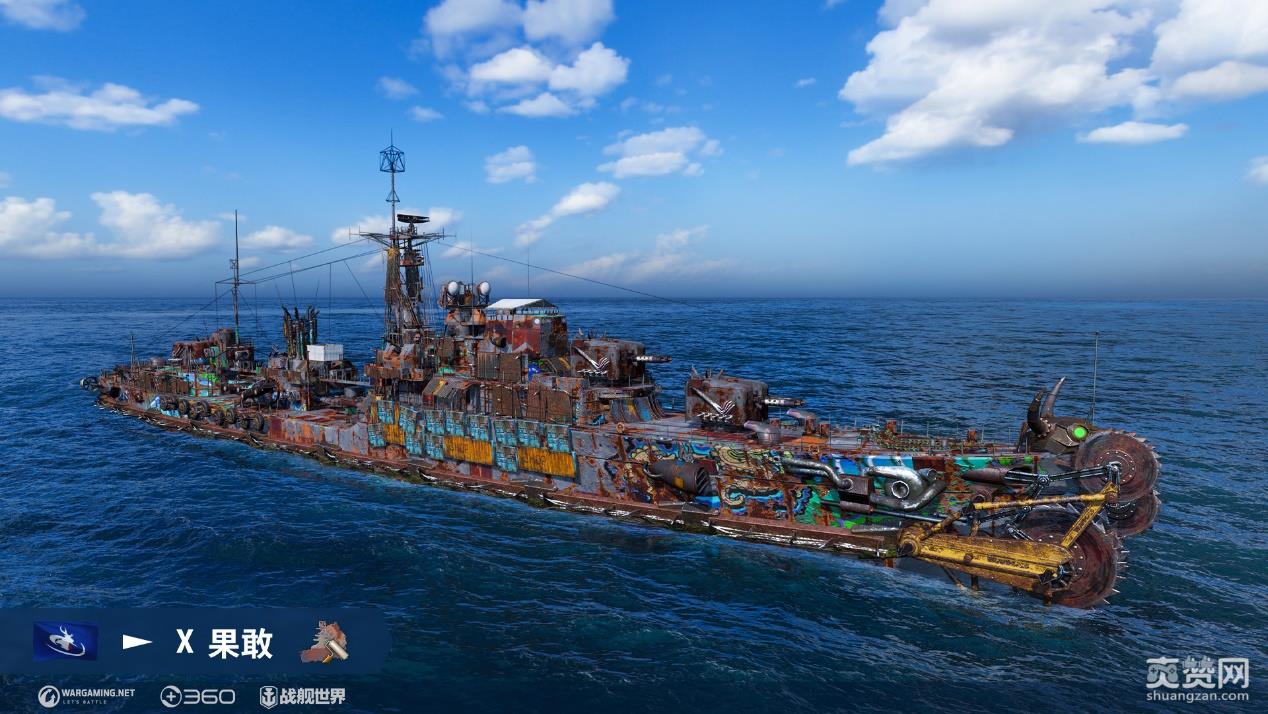The width and height of the screenshot is (1268, 714).
Task: Click the 360 logo
Action: (x=198, y=696)
